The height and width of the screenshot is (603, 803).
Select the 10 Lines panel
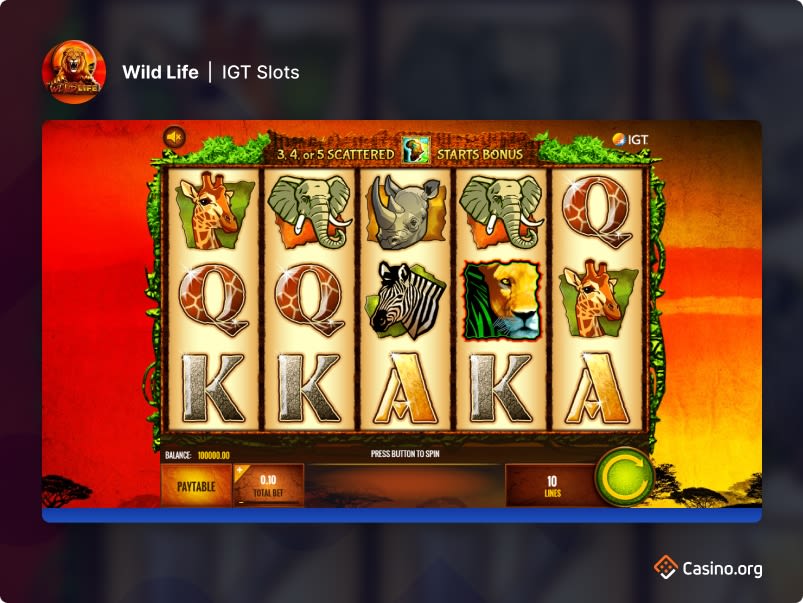(x=551, y=486)
